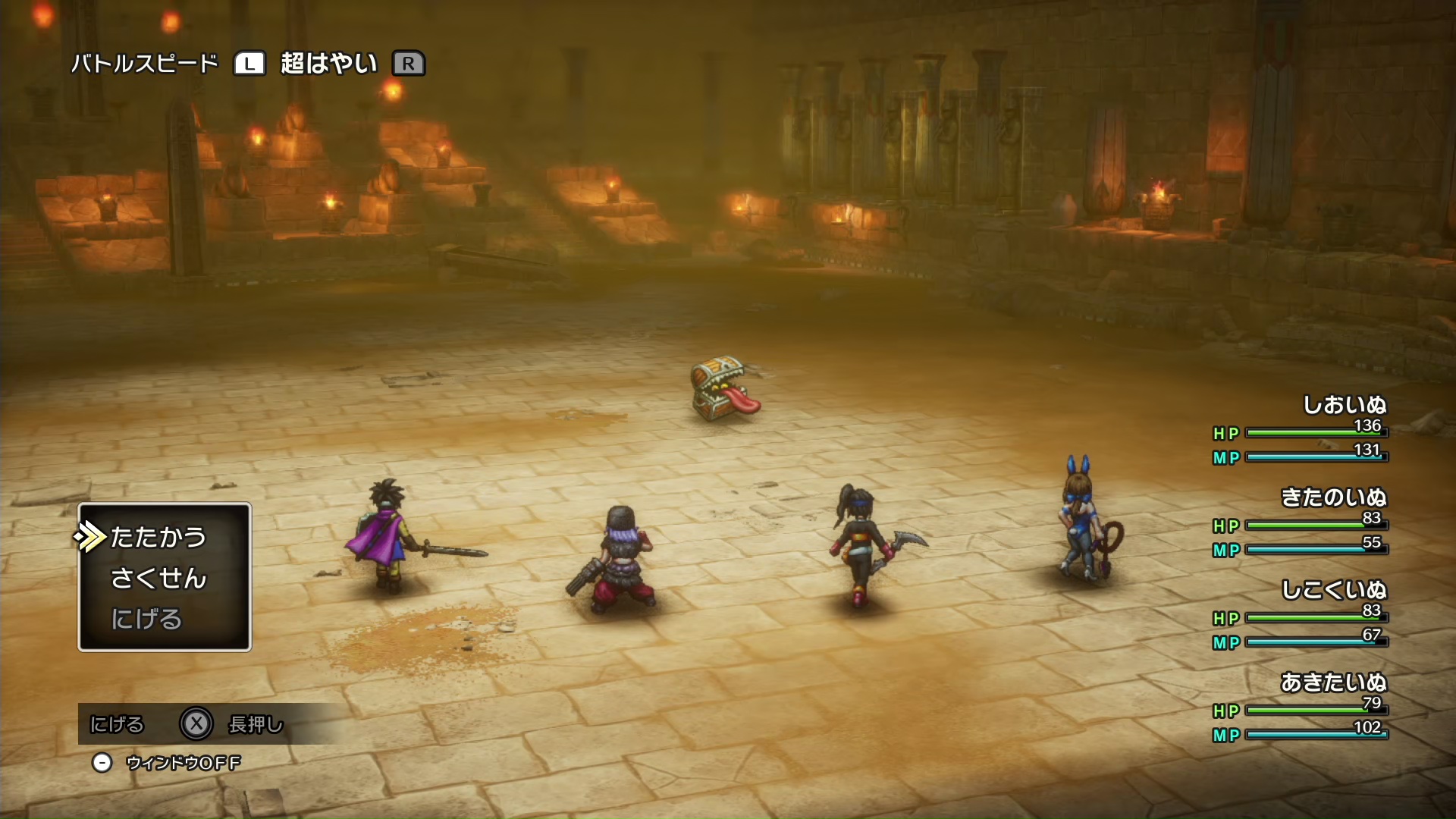Image resolution: width=1456 pixels, height=819 pixels.
Task: Select きたのいぬ party status panel
Action: pos(1300,522)
